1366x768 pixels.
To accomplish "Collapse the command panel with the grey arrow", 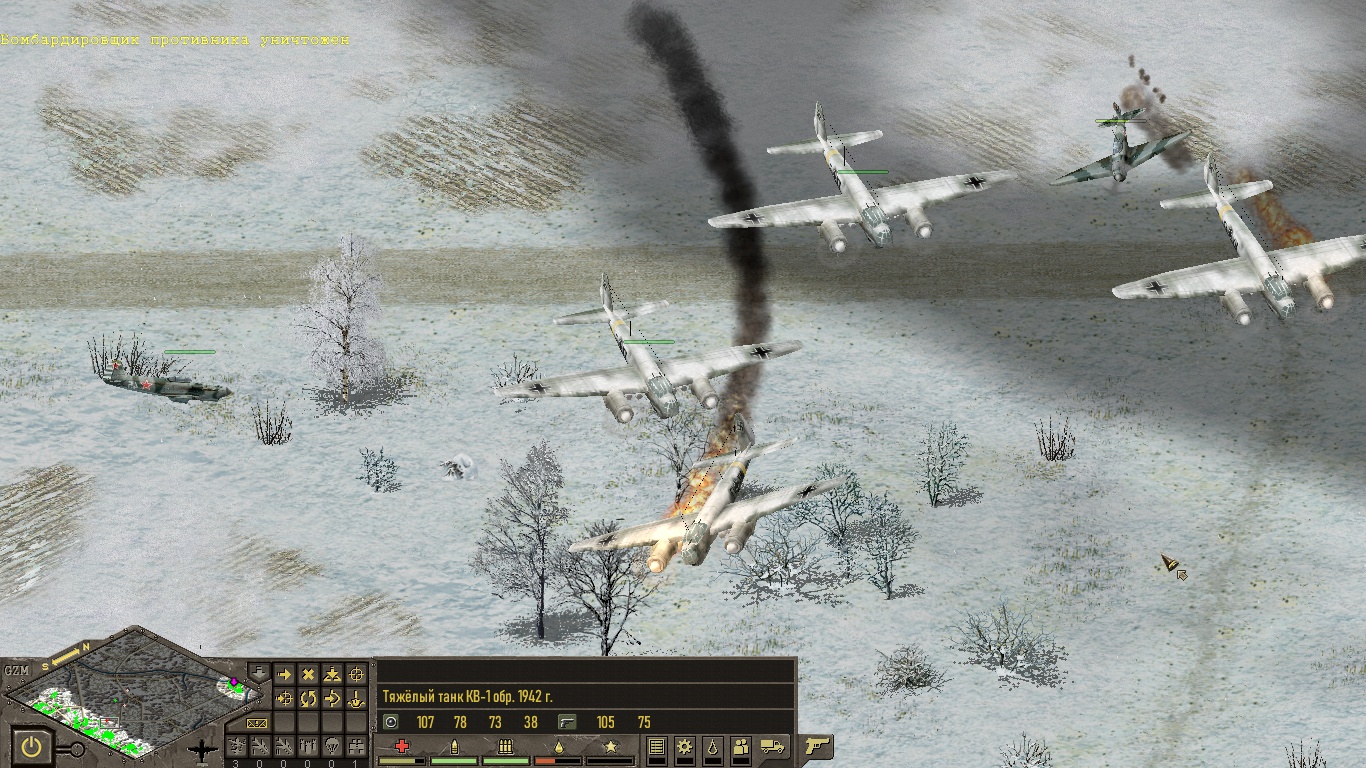I will point(258,671).
